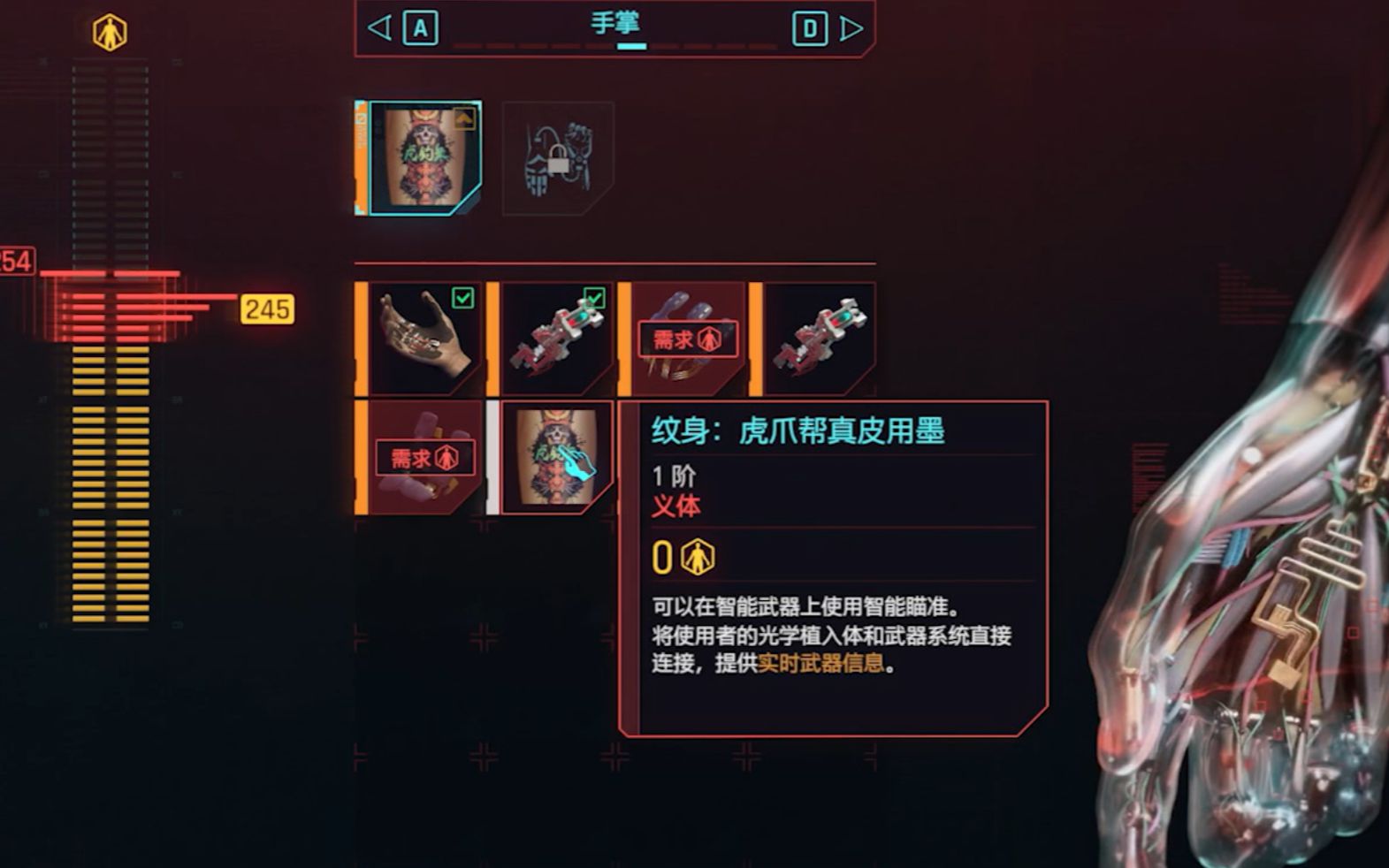Screen dimensions: 1389x868
Task: Choose the locked padlock hand slot
Action: [558, 158]
